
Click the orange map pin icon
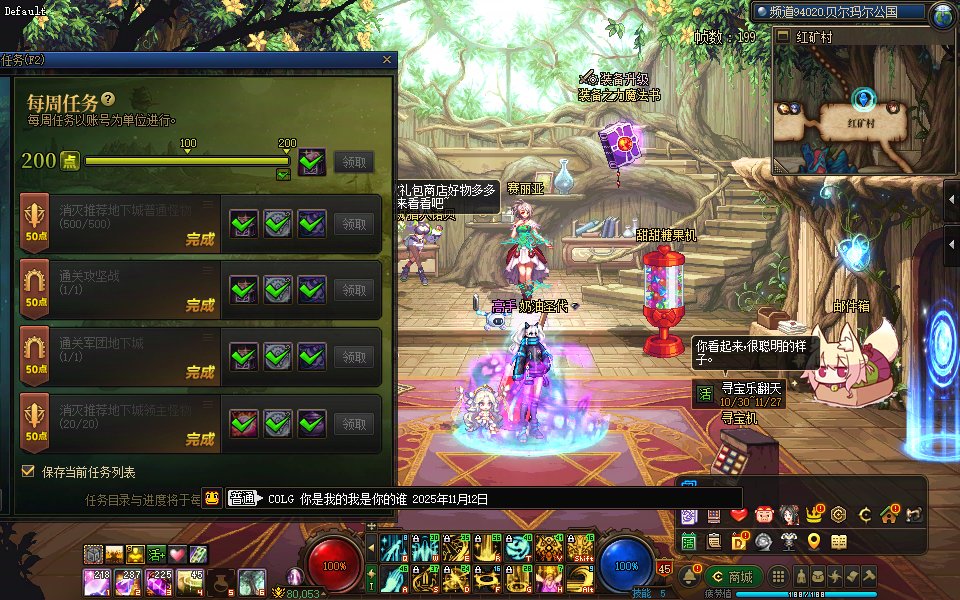tap(814, 541)
